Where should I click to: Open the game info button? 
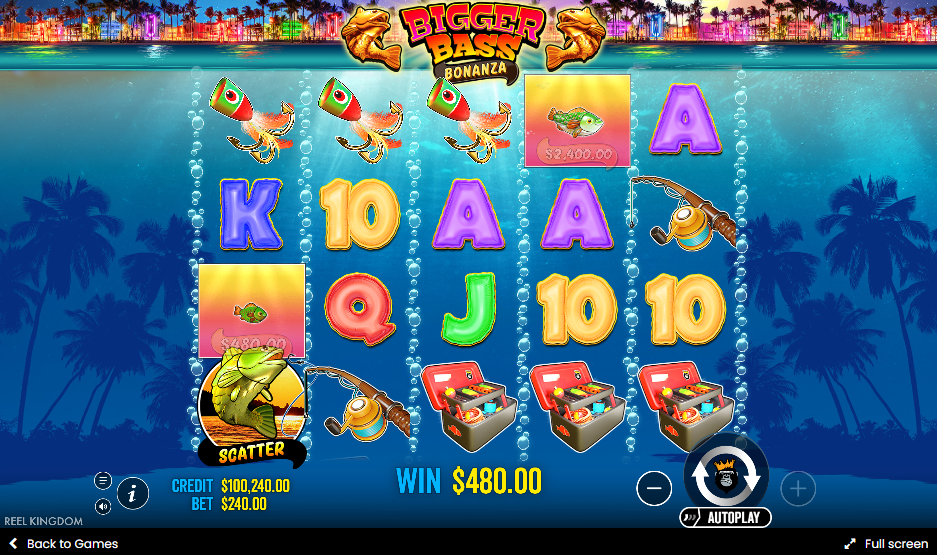[133, 492]
